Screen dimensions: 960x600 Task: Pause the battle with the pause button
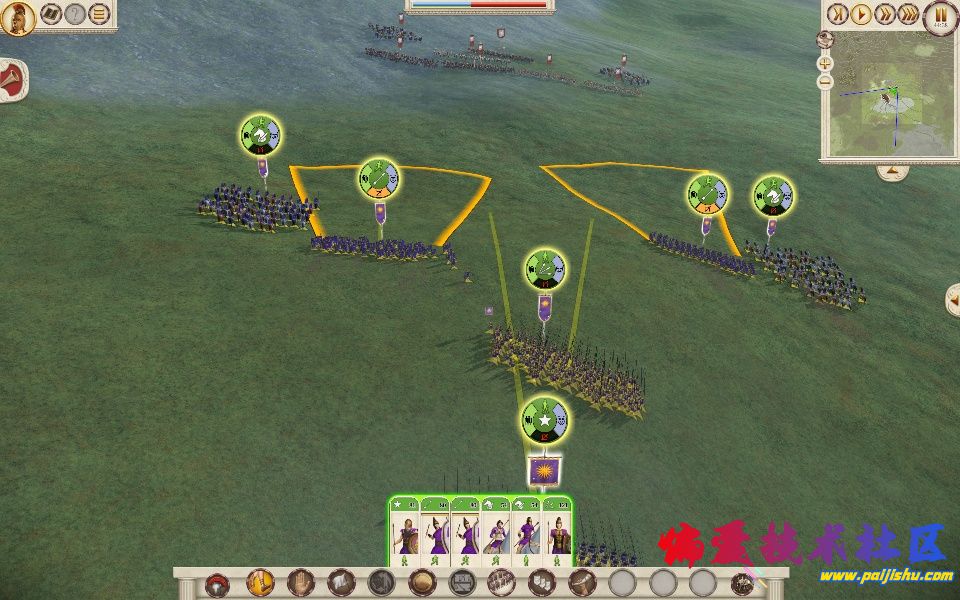coord(940,15)
